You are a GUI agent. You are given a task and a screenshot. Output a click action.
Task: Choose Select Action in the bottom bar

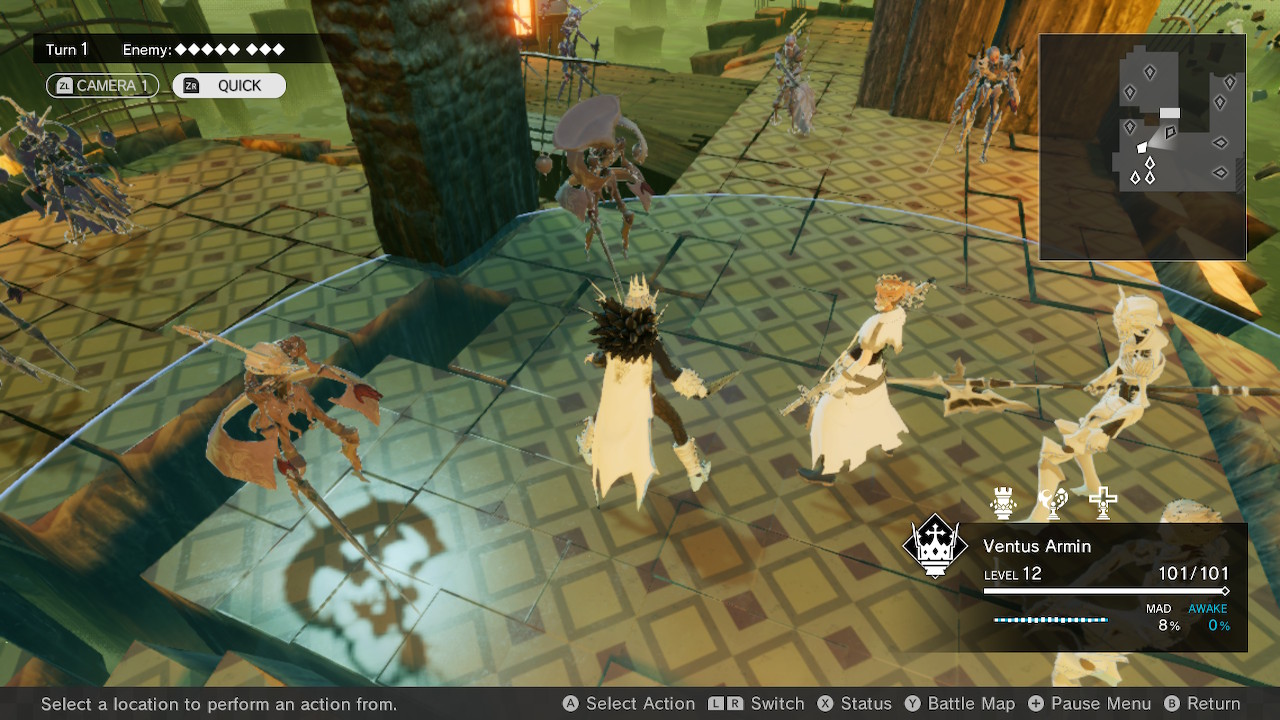click(628, 704)
